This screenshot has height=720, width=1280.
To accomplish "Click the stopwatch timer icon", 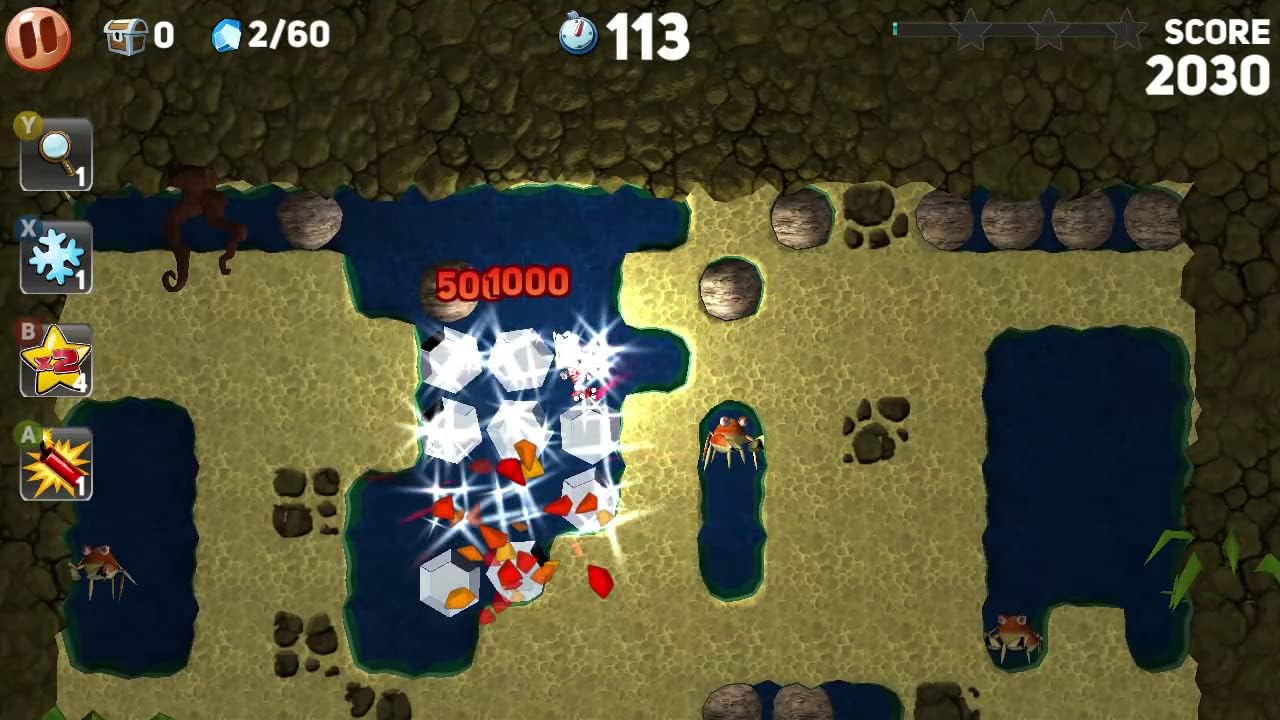I will click(x=582, y=33).
